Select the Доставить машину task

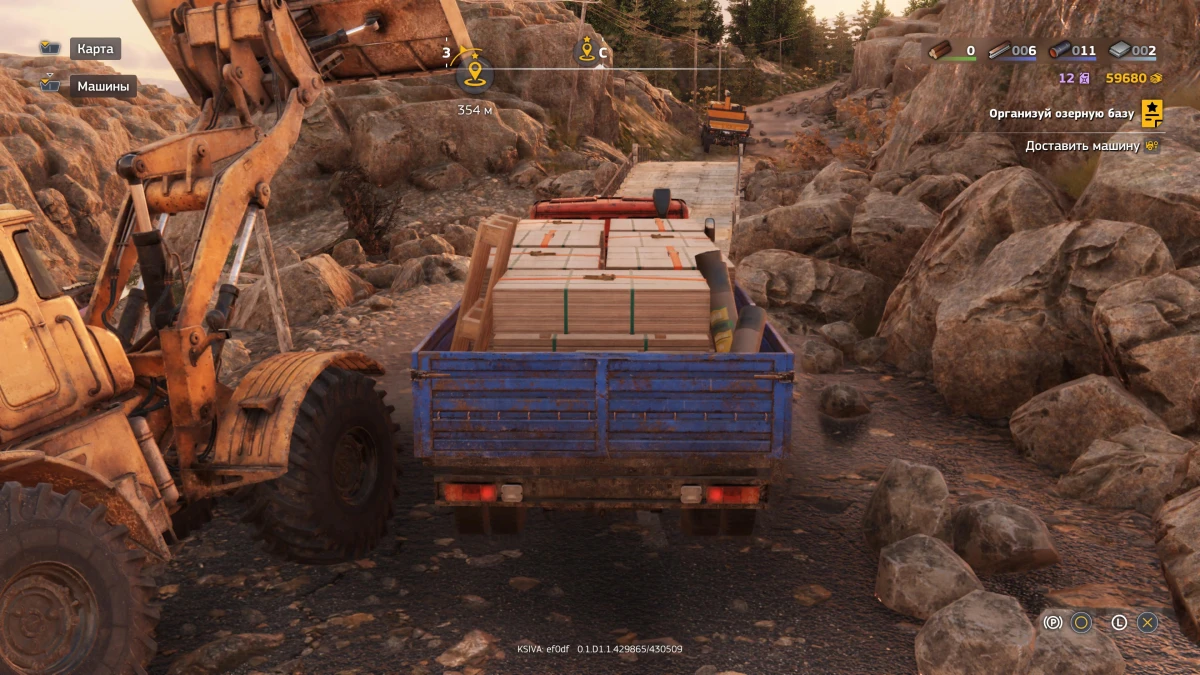tap(1082, 146)
